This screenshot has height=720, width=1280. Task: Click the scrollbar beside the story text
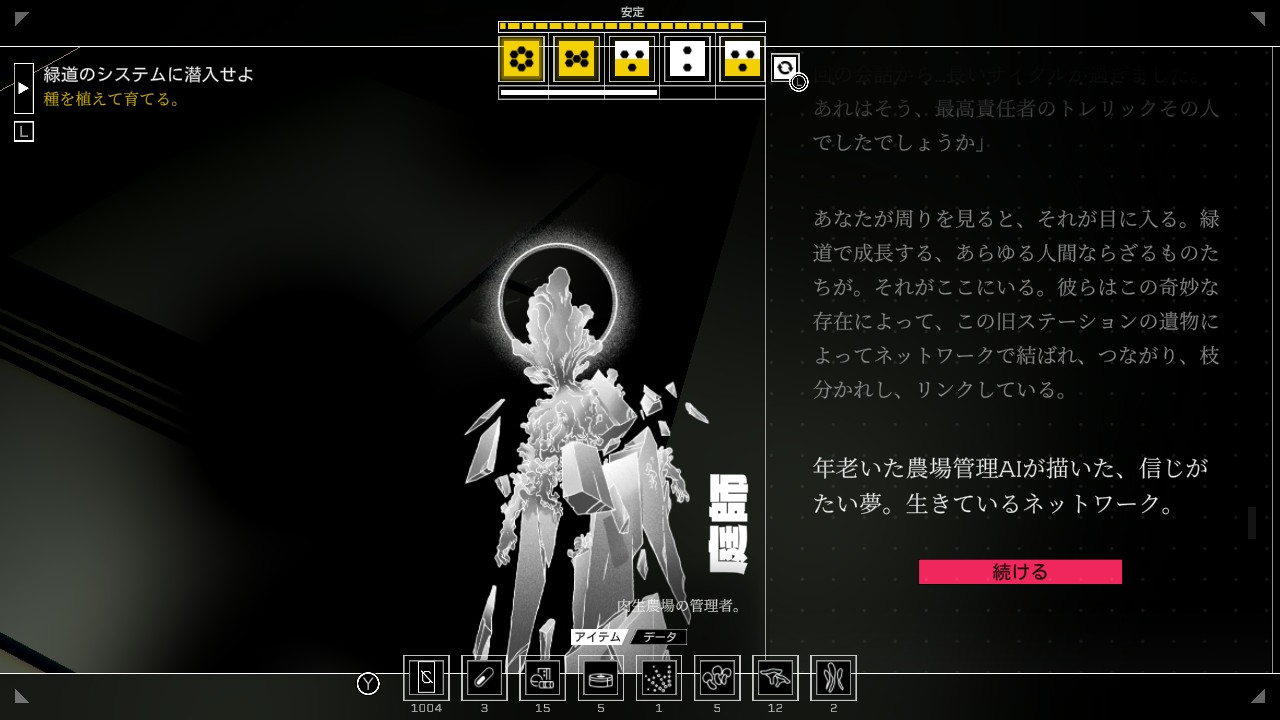(x=1251, y=523)
